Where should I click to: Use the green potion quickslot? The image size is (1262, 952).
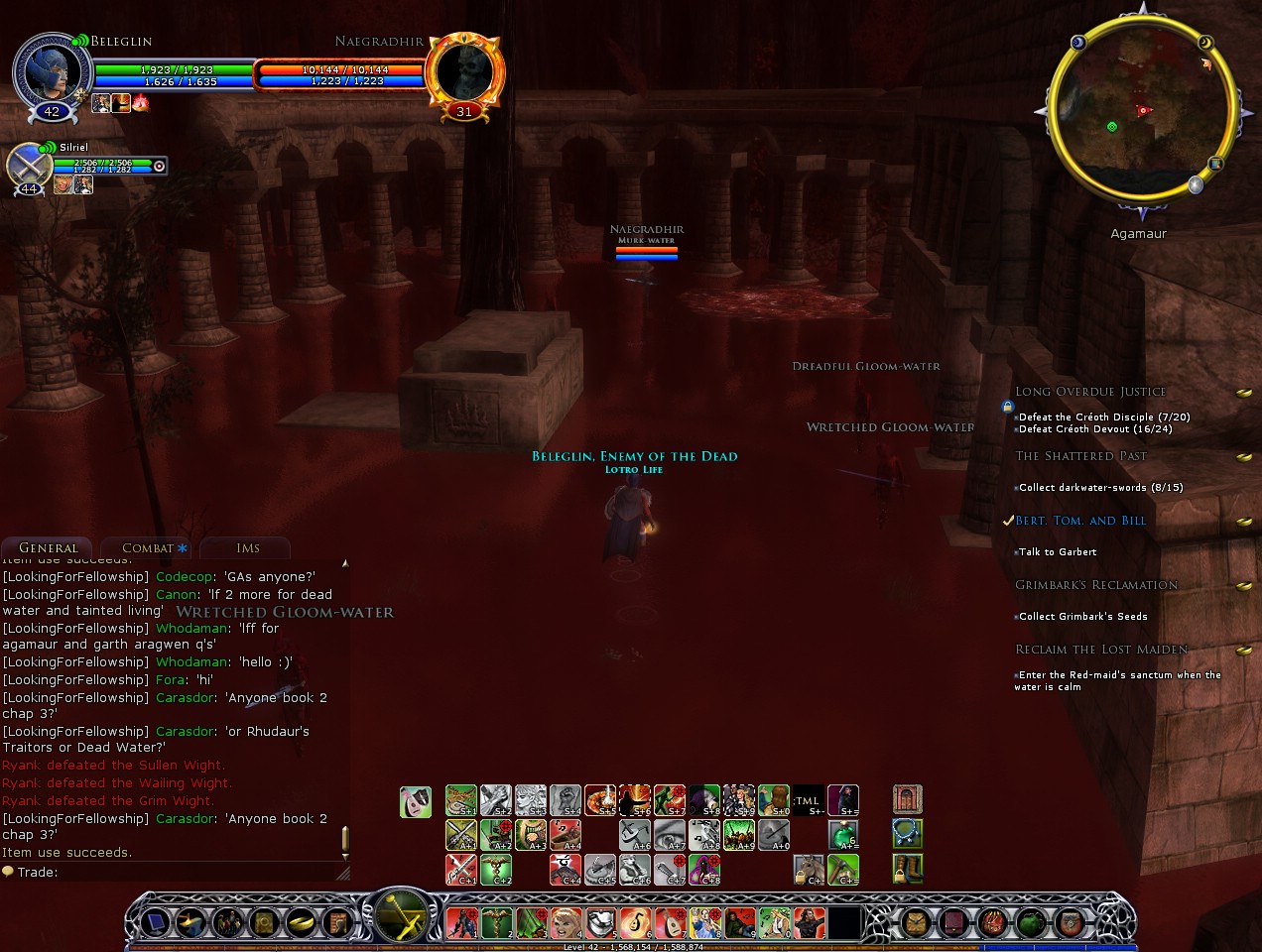coord(842,835)
